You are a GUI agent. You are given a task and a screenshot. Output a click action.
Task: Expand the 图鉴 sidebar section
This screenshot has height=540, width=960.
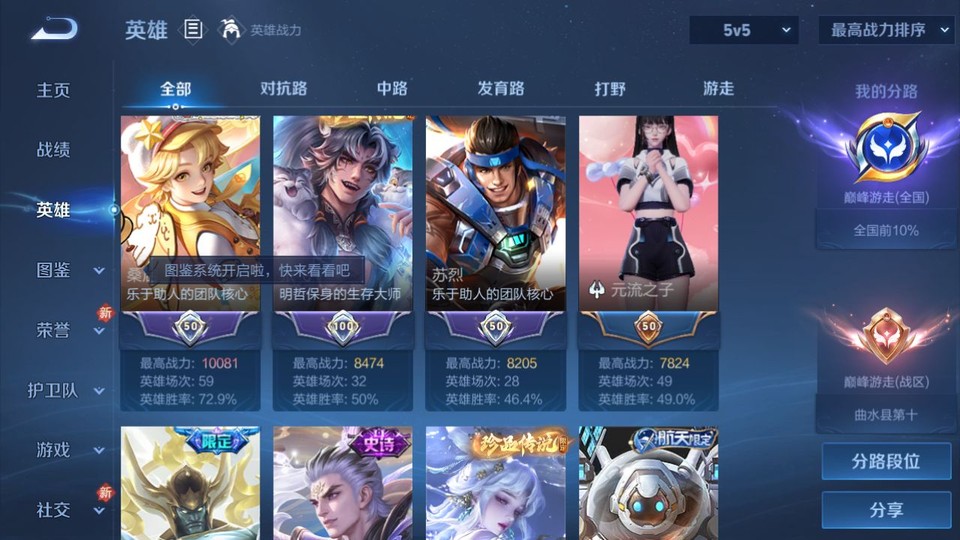tap(68, 270)
